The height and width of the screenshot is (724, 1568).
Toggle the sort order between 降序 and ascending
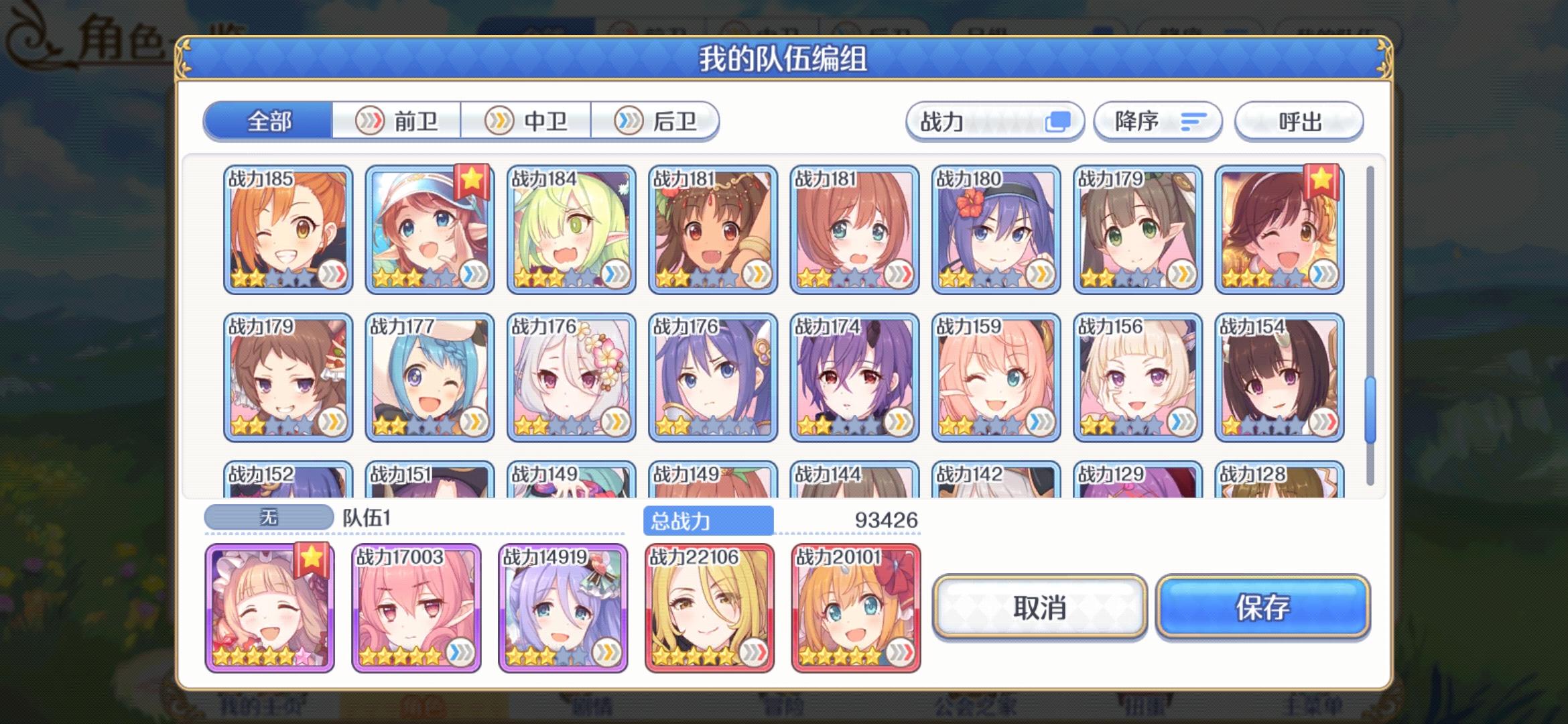click(1158, 122)
